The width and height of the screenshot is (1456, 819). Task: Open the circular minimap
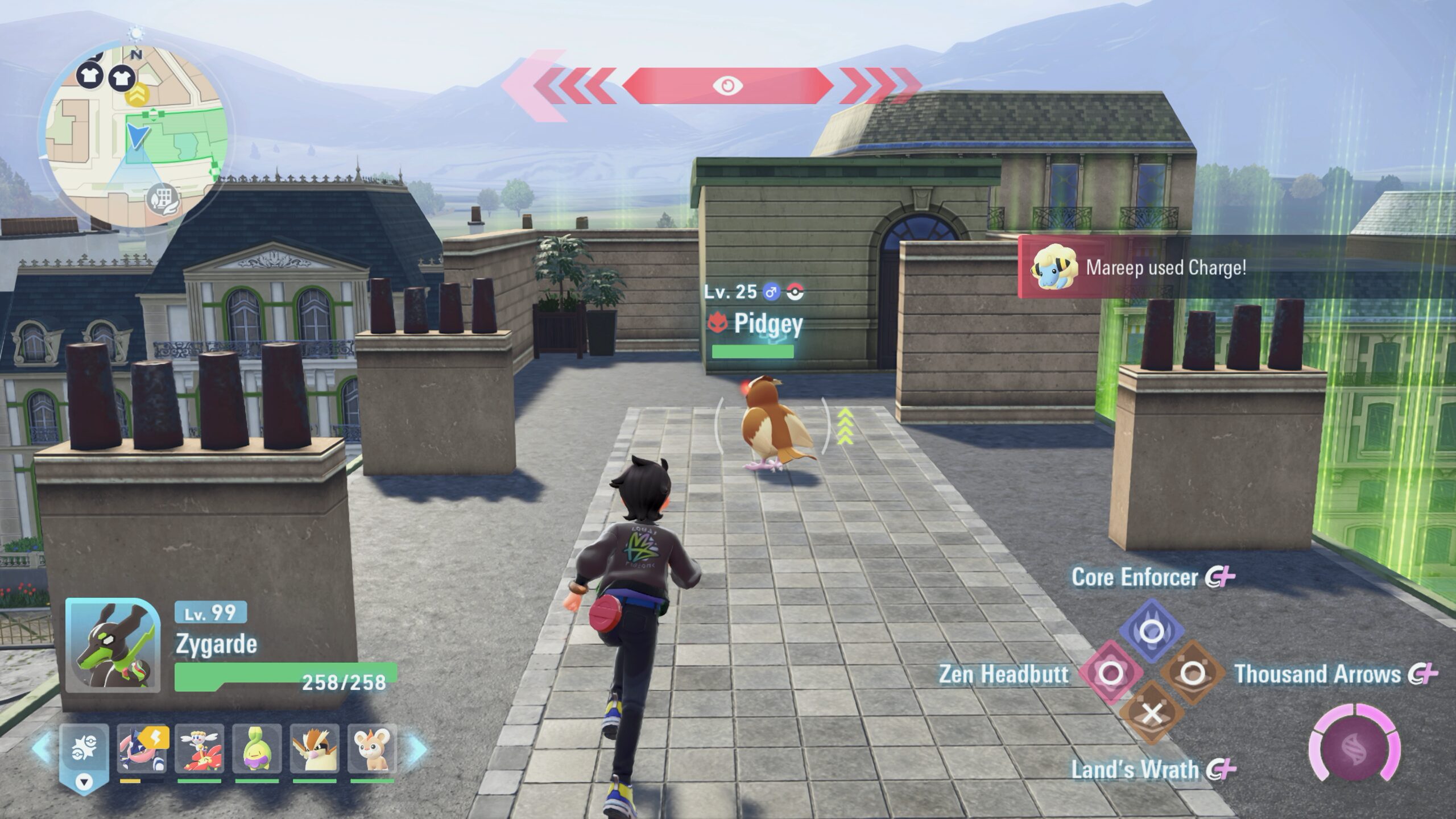coord(135,135)
